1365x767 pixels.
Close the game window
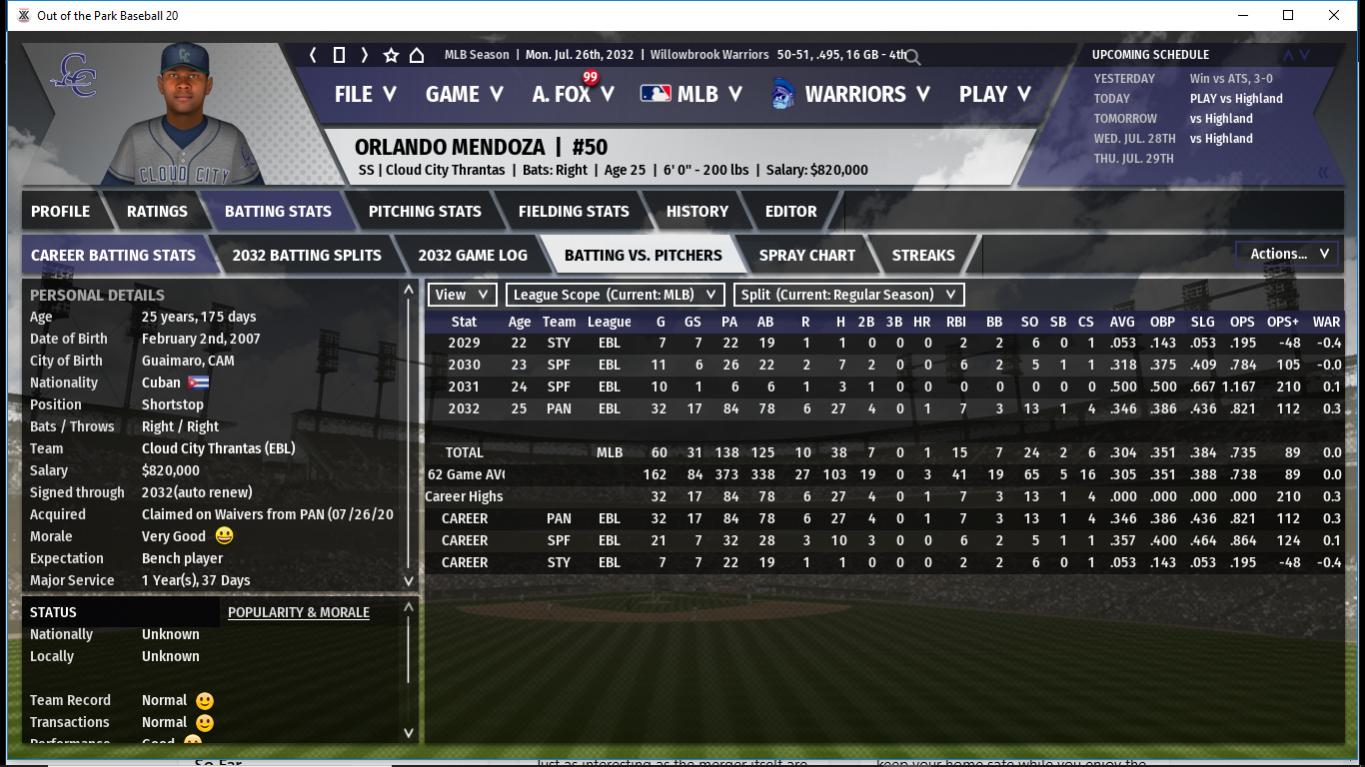(1333, 15)
